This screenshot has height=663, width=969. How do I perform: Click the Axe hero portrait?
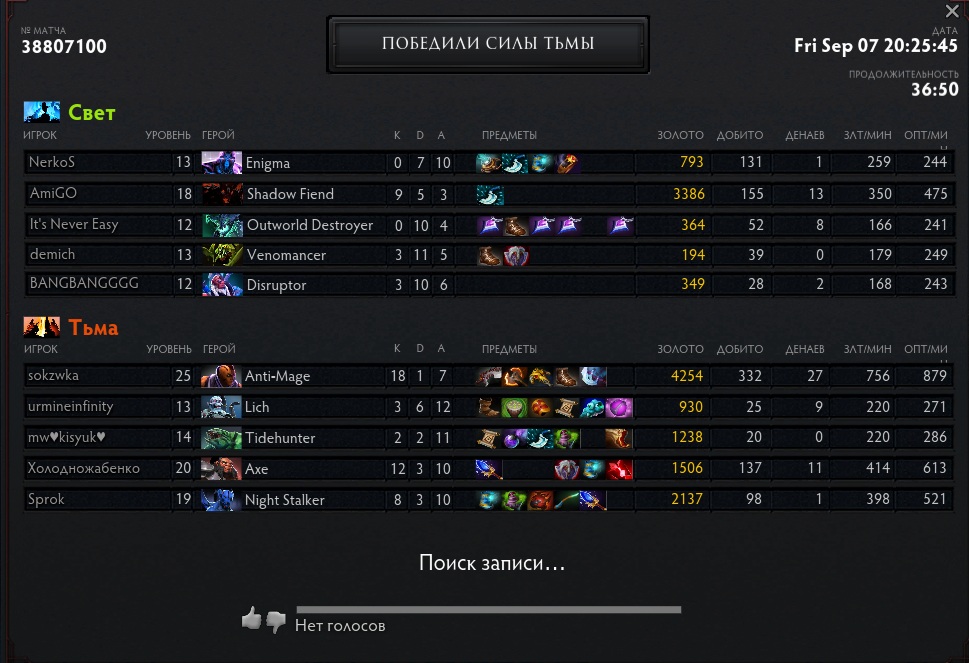(x=221, y=469)
